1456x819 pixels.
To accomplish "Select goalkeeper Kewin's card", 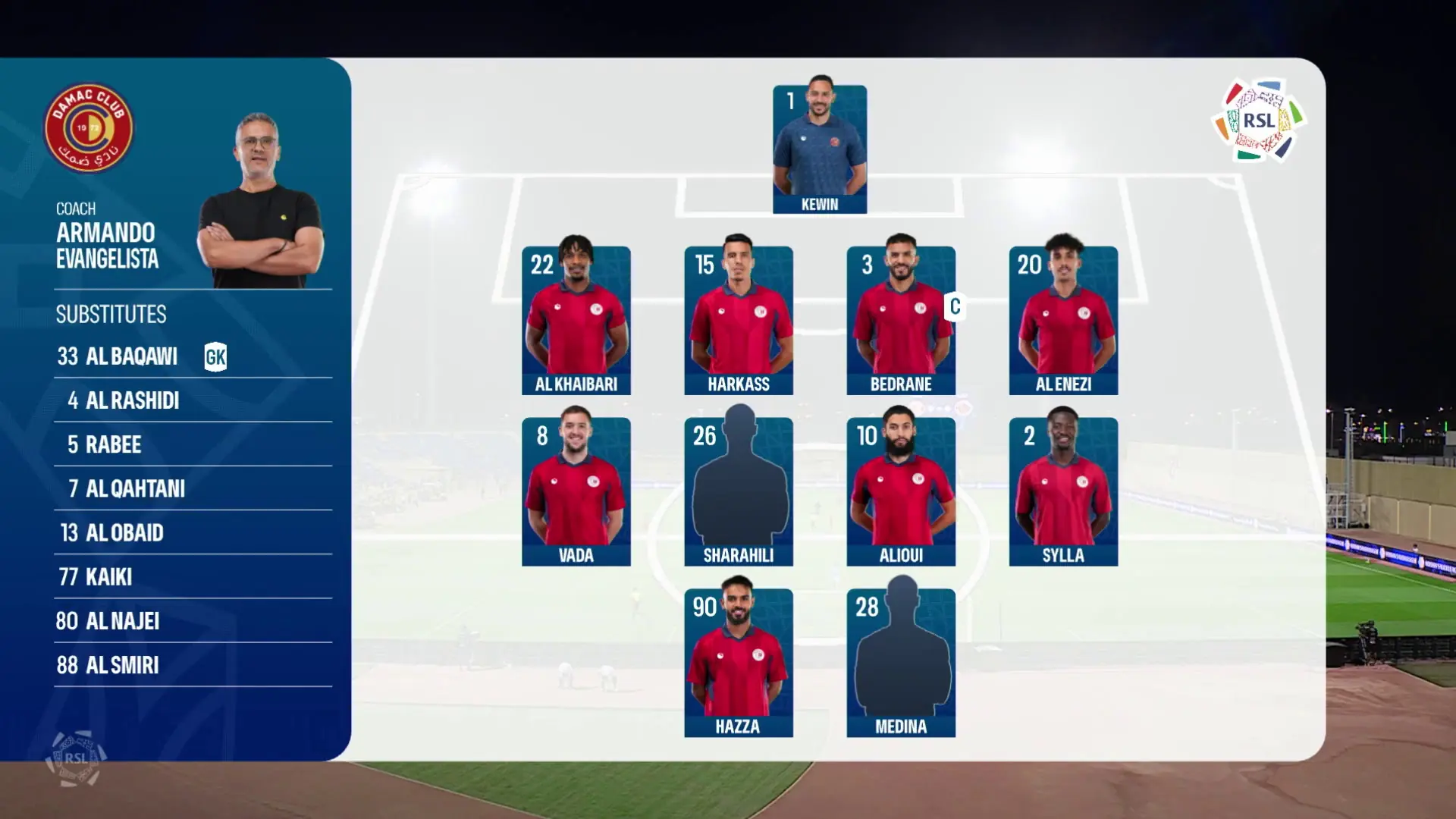I will 820,149.
